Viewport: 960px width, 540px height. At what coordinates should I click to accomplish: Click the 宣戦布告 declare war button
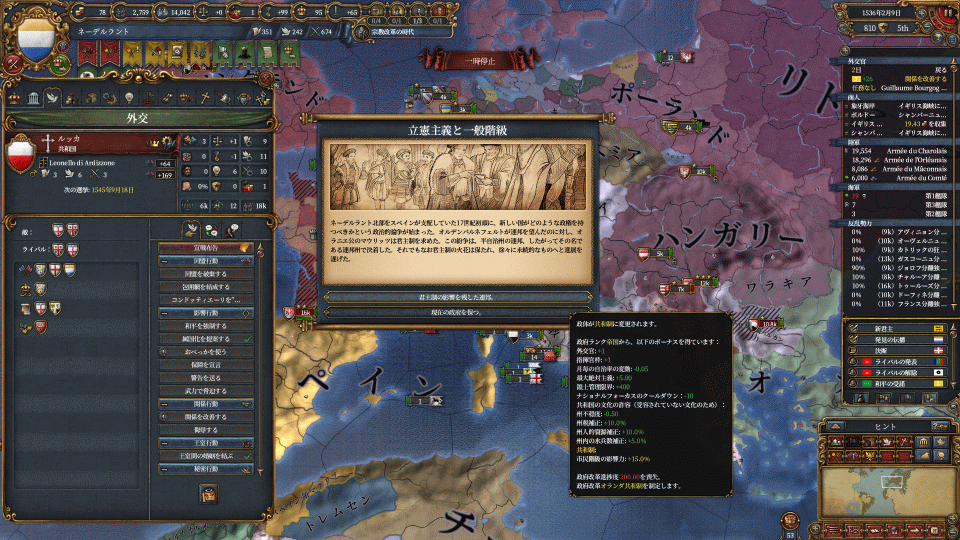coord(203,246)
